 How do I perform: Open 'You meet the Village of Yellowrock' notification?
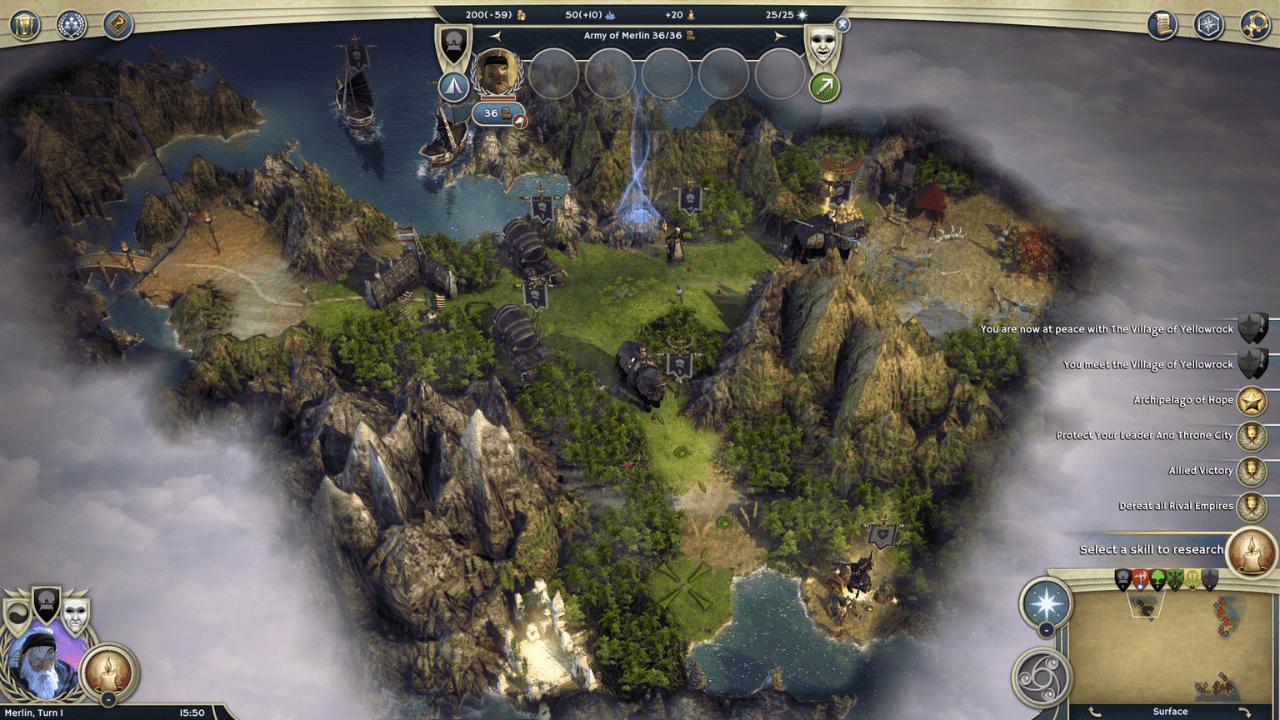pos(1252,364)
